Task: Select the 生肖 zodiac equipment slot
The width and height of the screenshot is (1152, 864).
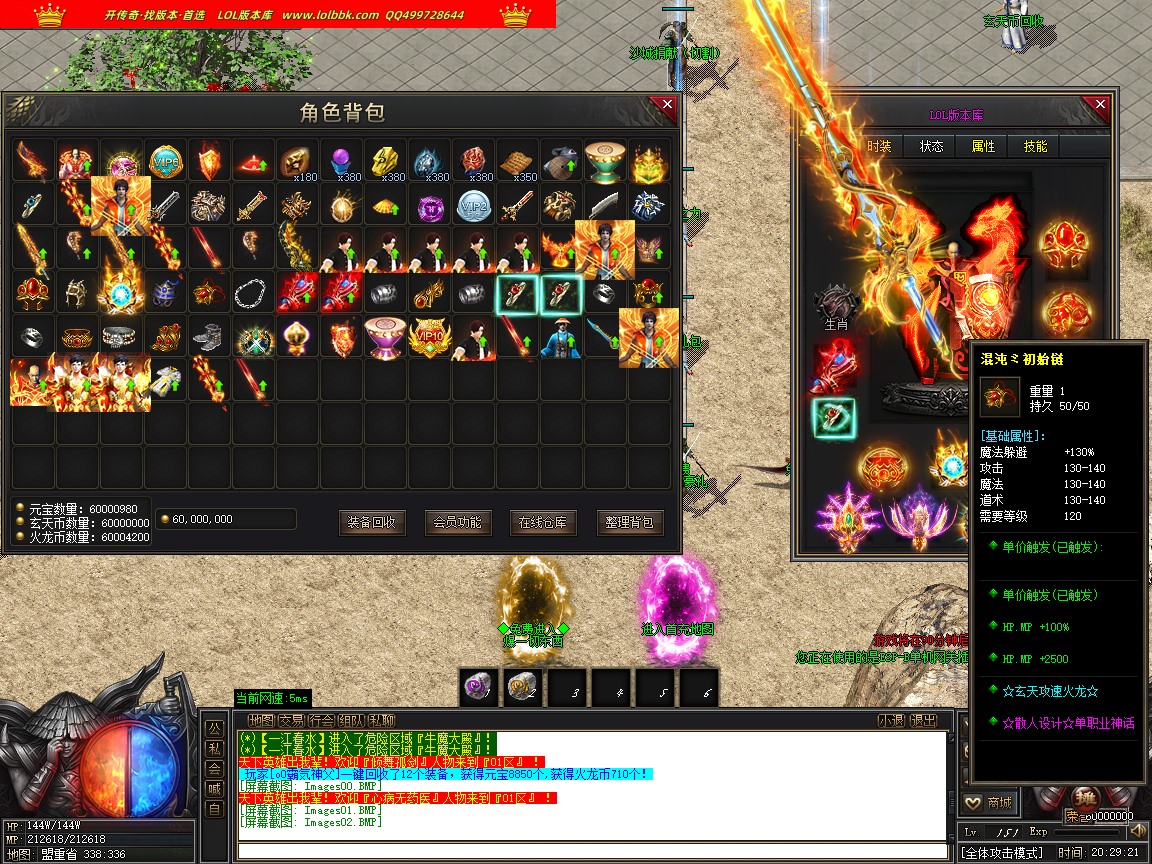Action: tap(836, 304)
